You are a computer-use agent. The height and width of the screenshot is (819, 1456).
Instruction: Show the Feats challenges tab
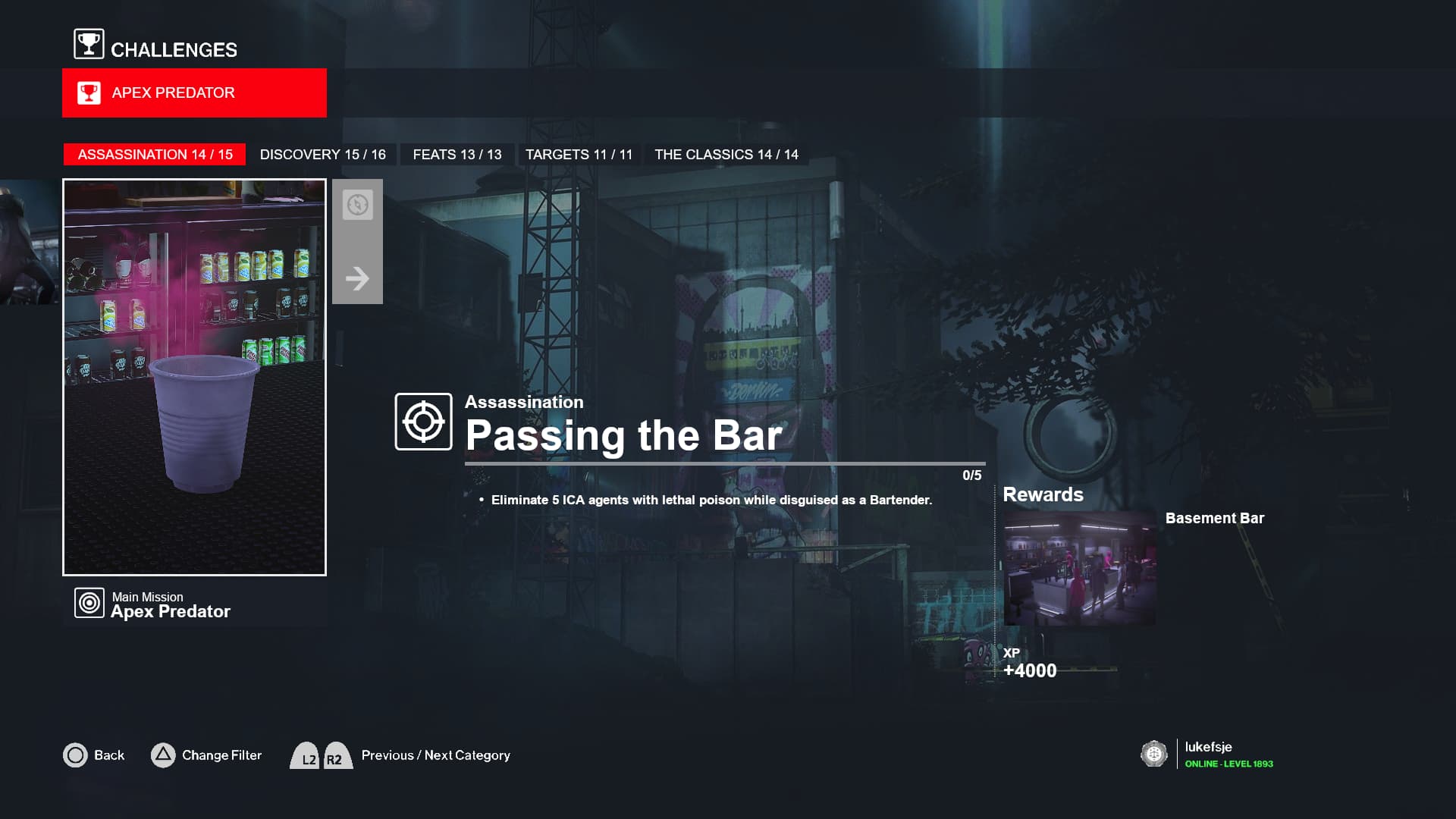coord(457,155)
